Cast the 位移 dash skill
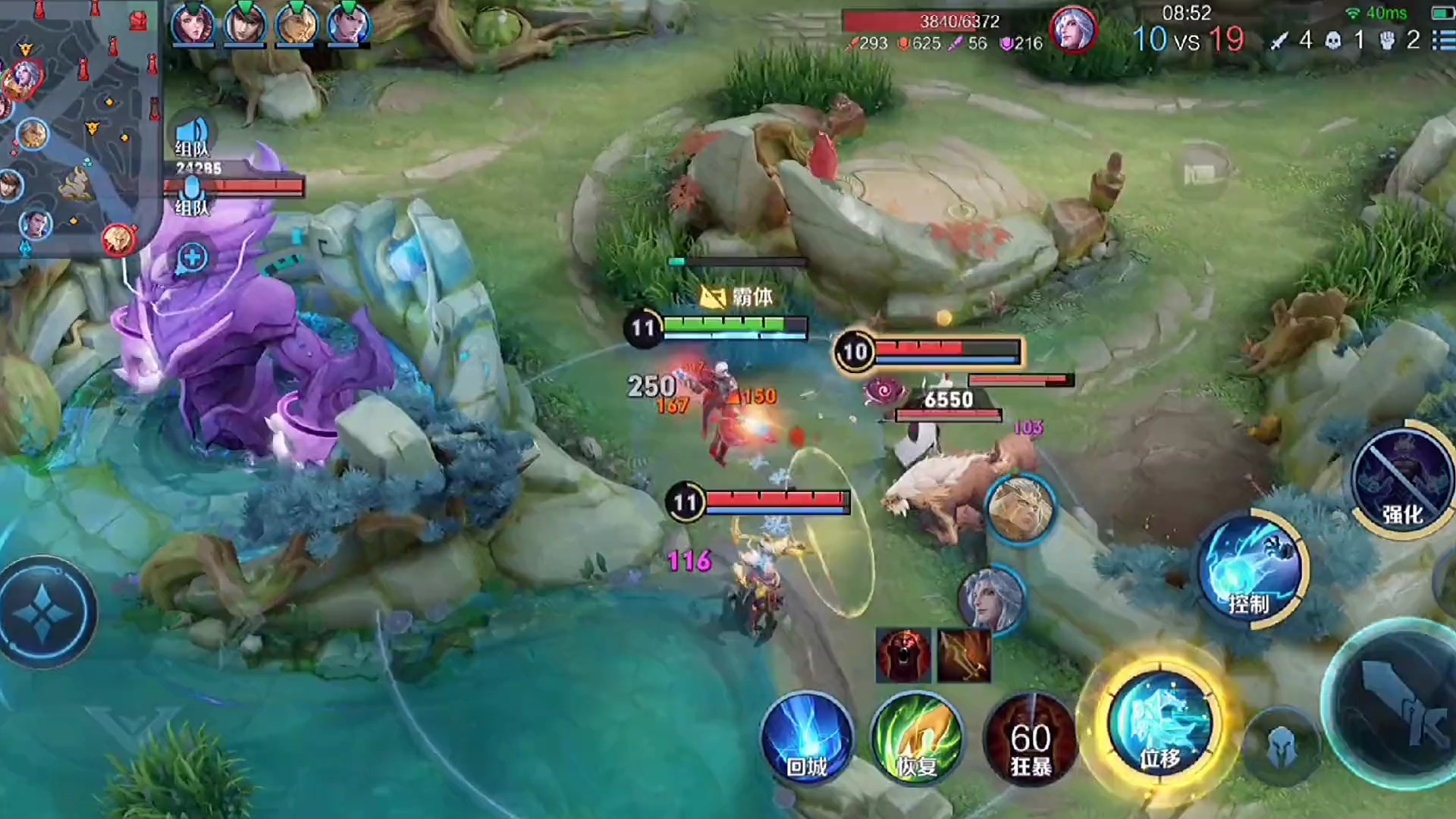This screenshot has height=819, width=1456. tap(1159, 723)
